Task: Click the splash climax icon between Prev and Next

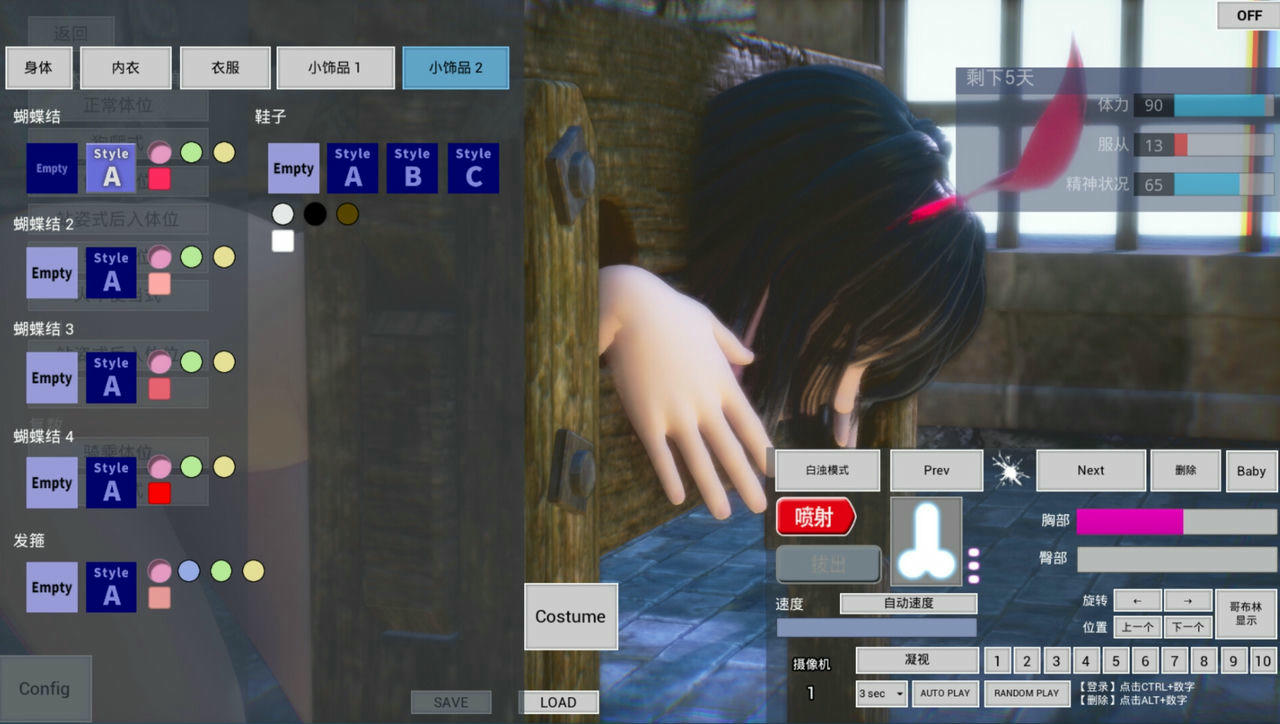Action: tap(1010, 470)
